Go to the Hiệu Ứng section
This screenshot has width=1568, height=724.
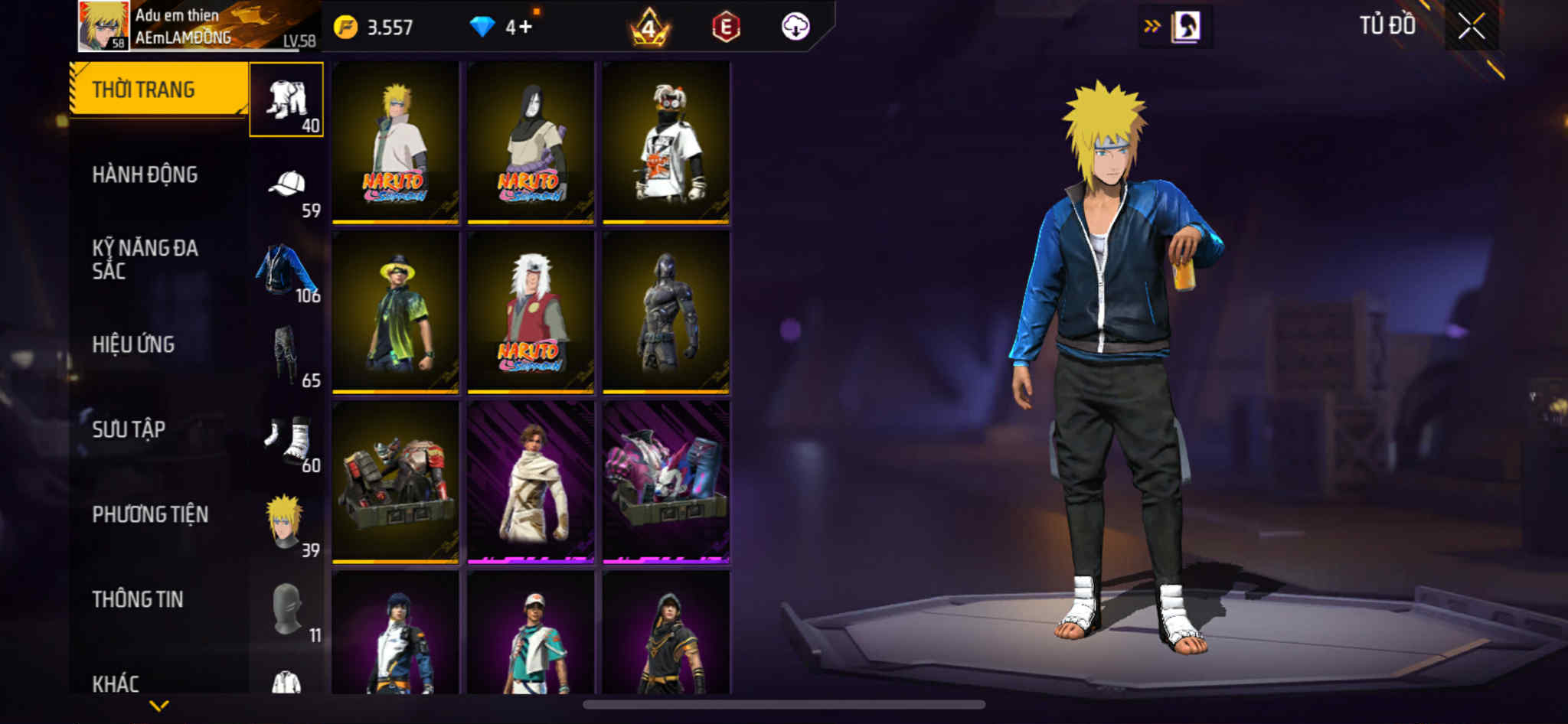[134, 344]
